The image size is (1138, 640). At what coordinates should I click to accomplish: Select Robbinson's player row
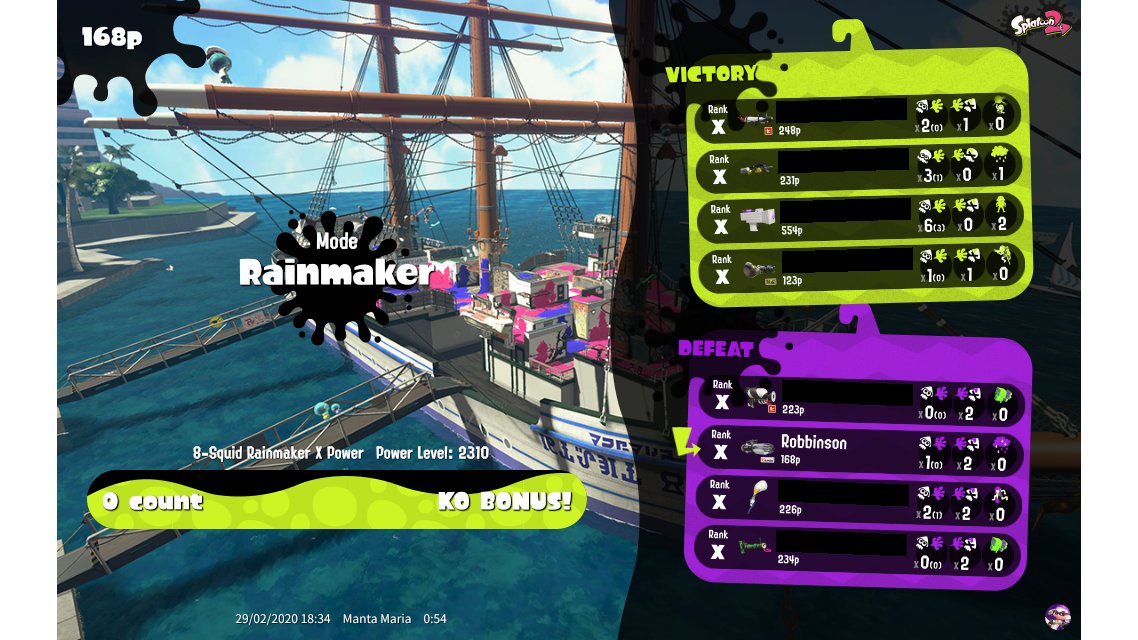[x=860, y=450]
